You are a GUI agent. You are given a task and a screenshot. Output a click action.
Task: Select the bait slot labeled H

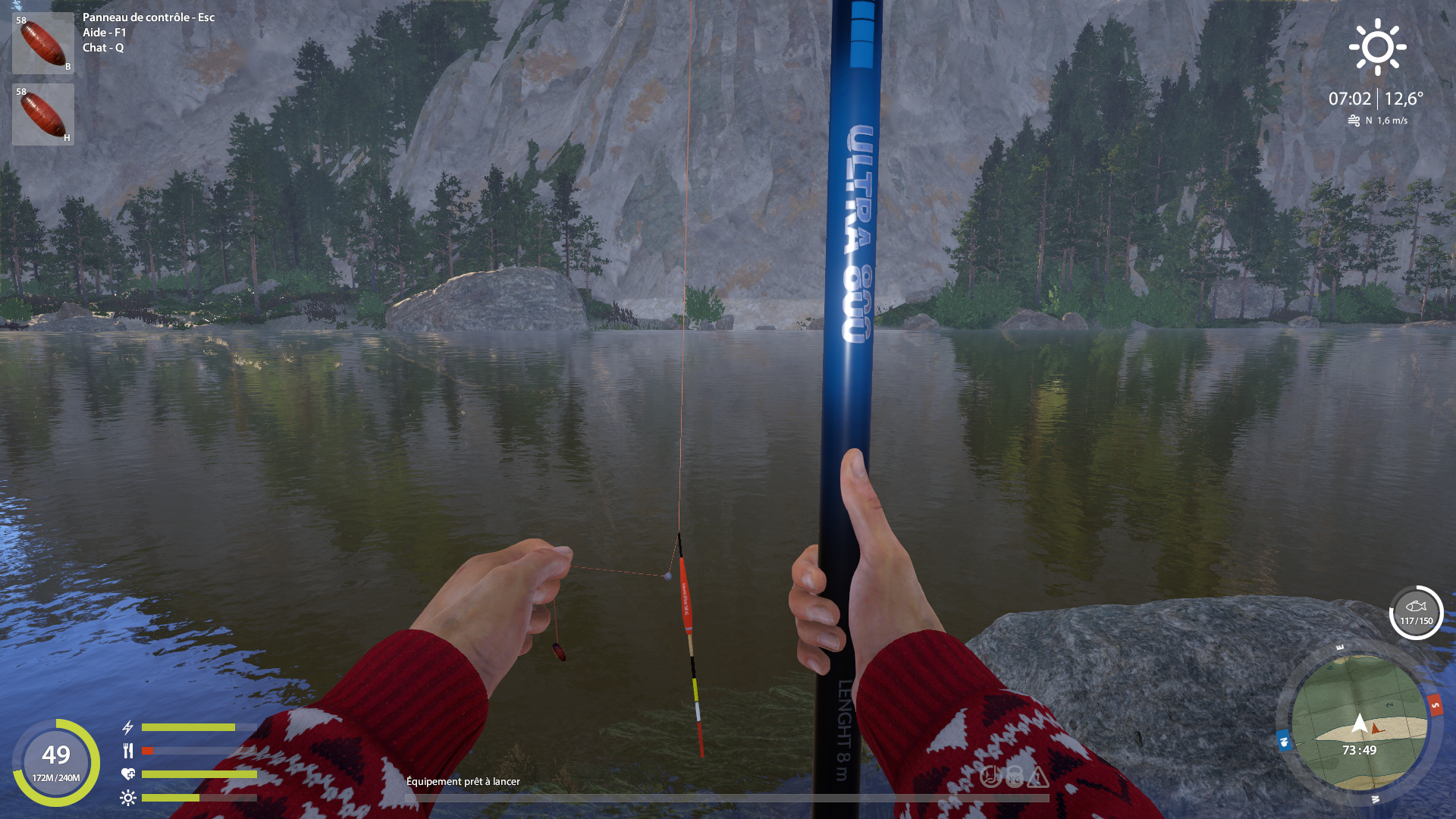[x=43, y=115]
